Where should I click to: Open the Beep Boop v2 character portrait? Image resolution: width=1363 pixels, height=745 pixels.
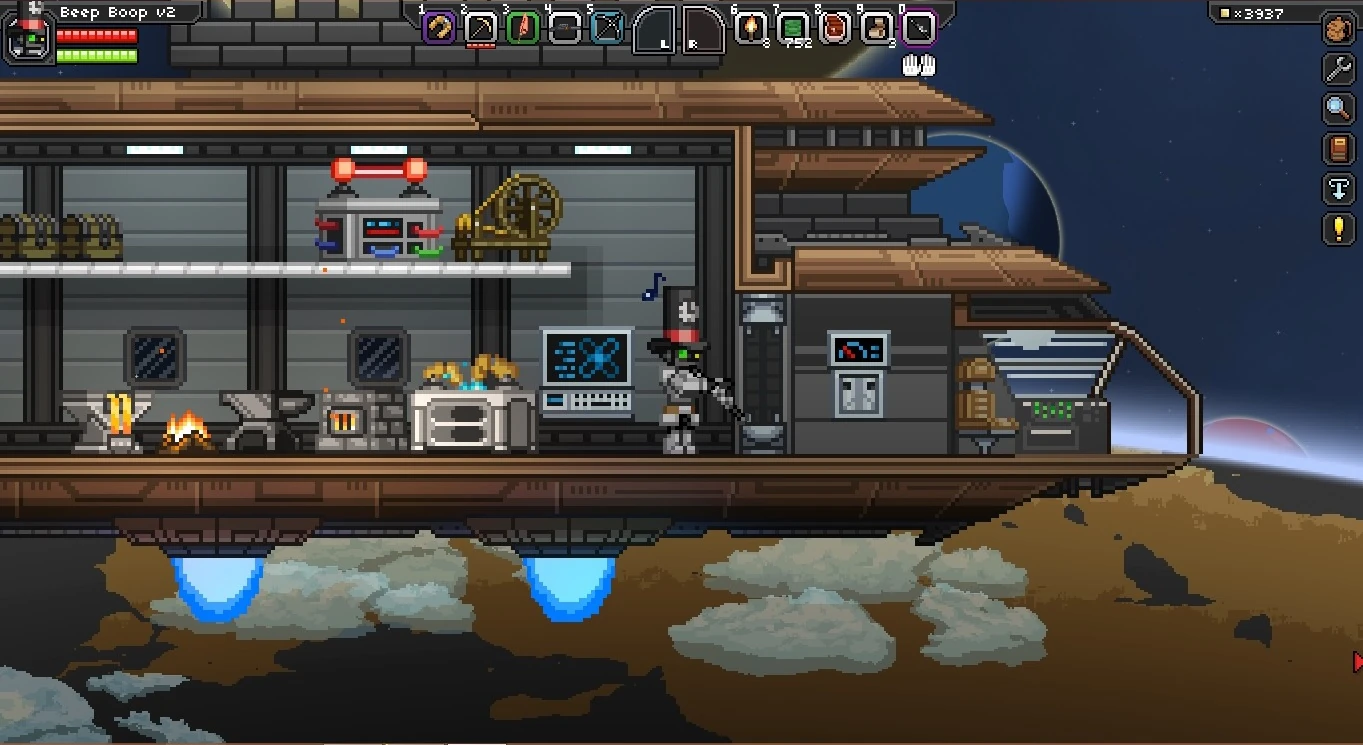27,38
